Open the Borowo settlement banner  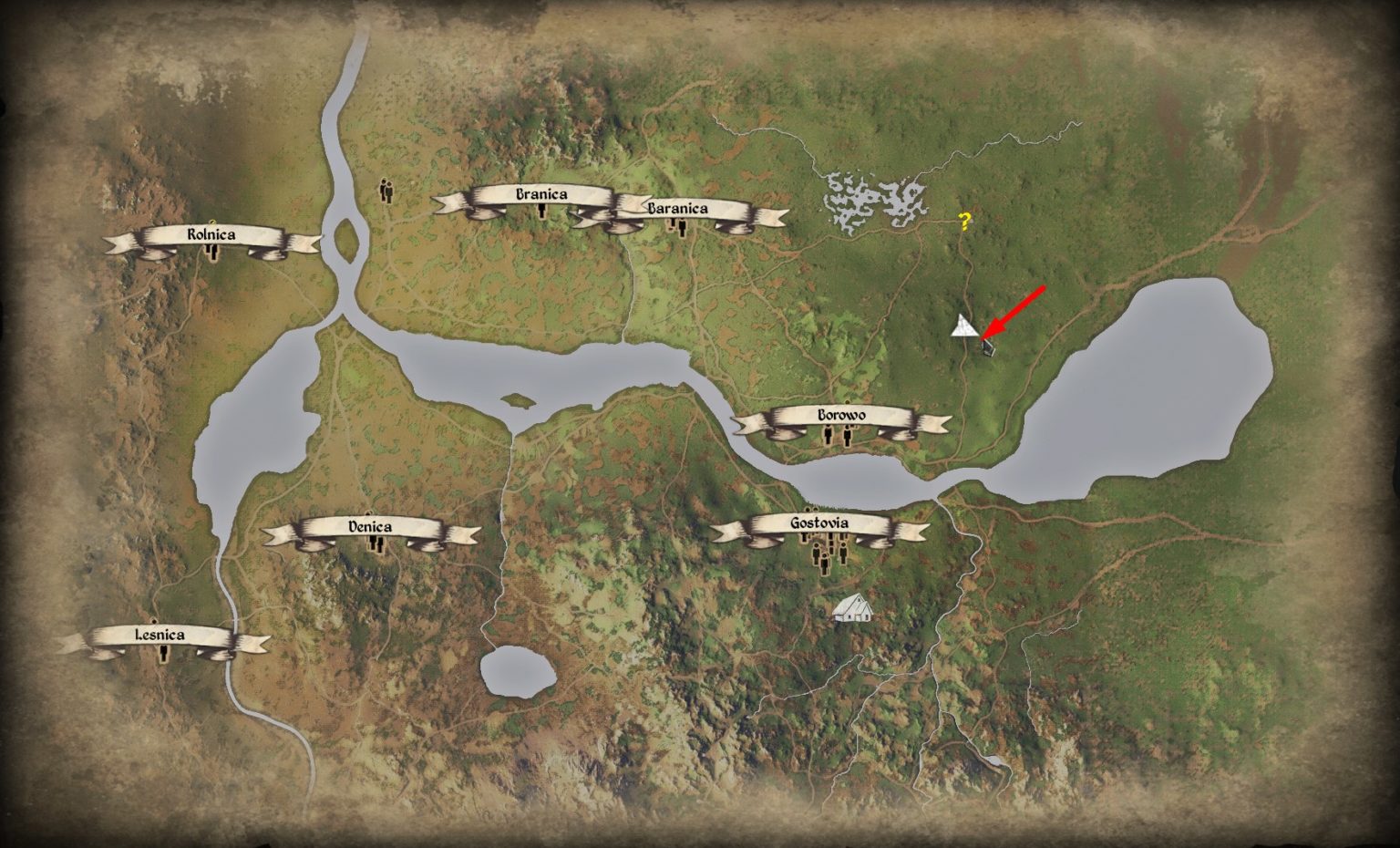tap(840, 416)
